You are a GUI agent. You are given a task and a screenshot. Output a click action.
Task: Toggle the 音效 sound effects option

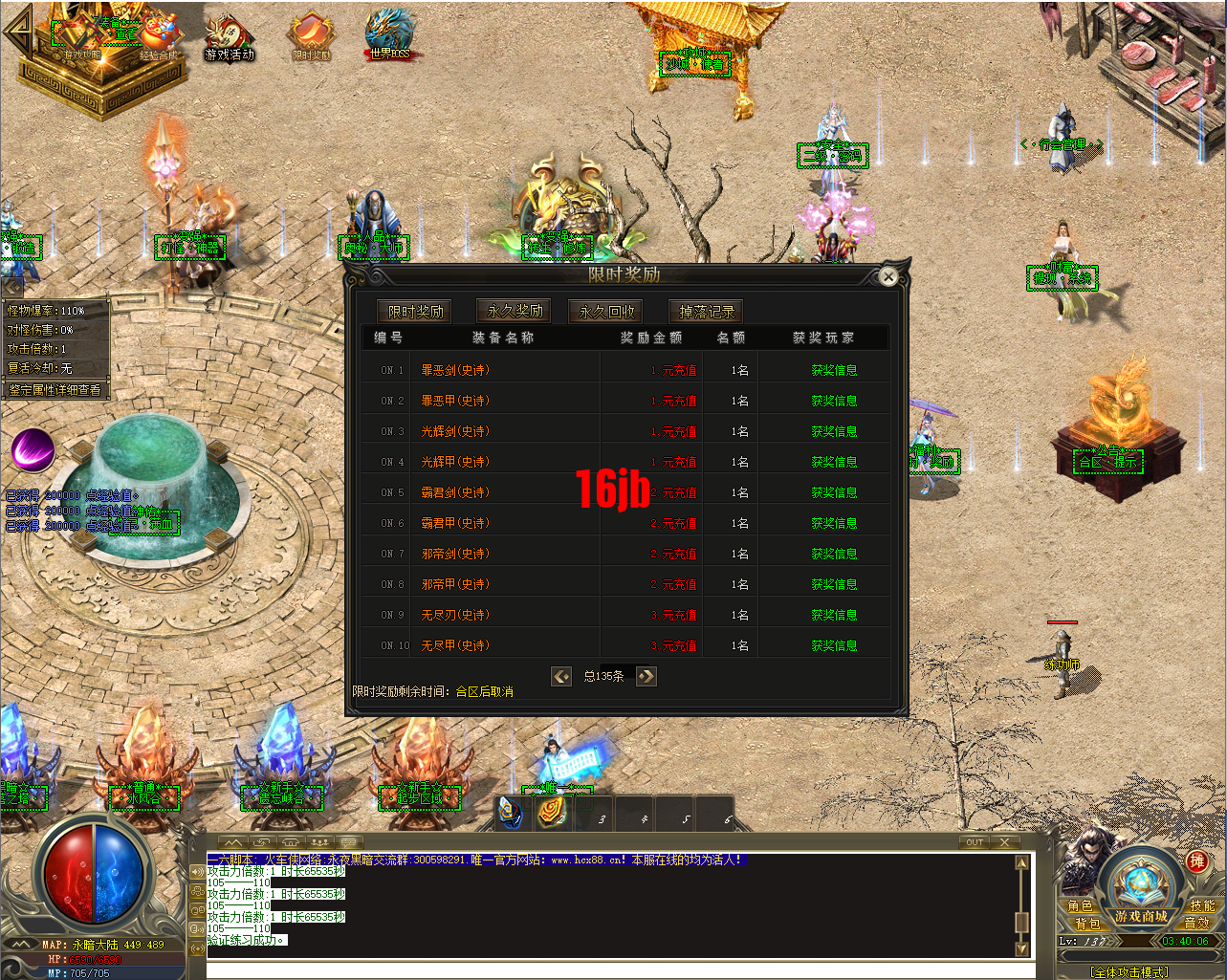click(1195, 923)
